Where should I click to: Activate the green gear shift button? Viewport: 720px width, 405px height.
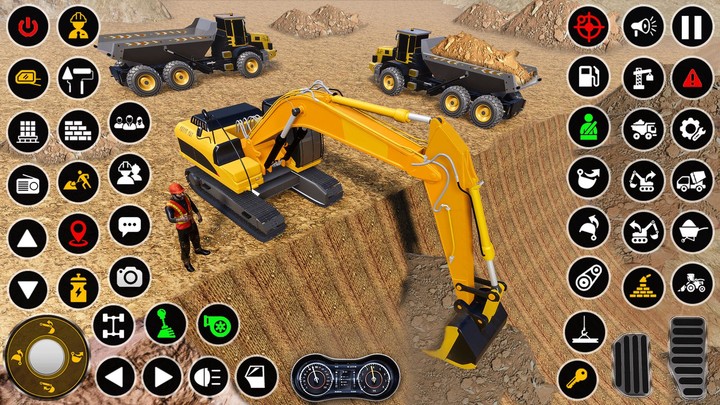pyautogui.click(x=166, y=324)
